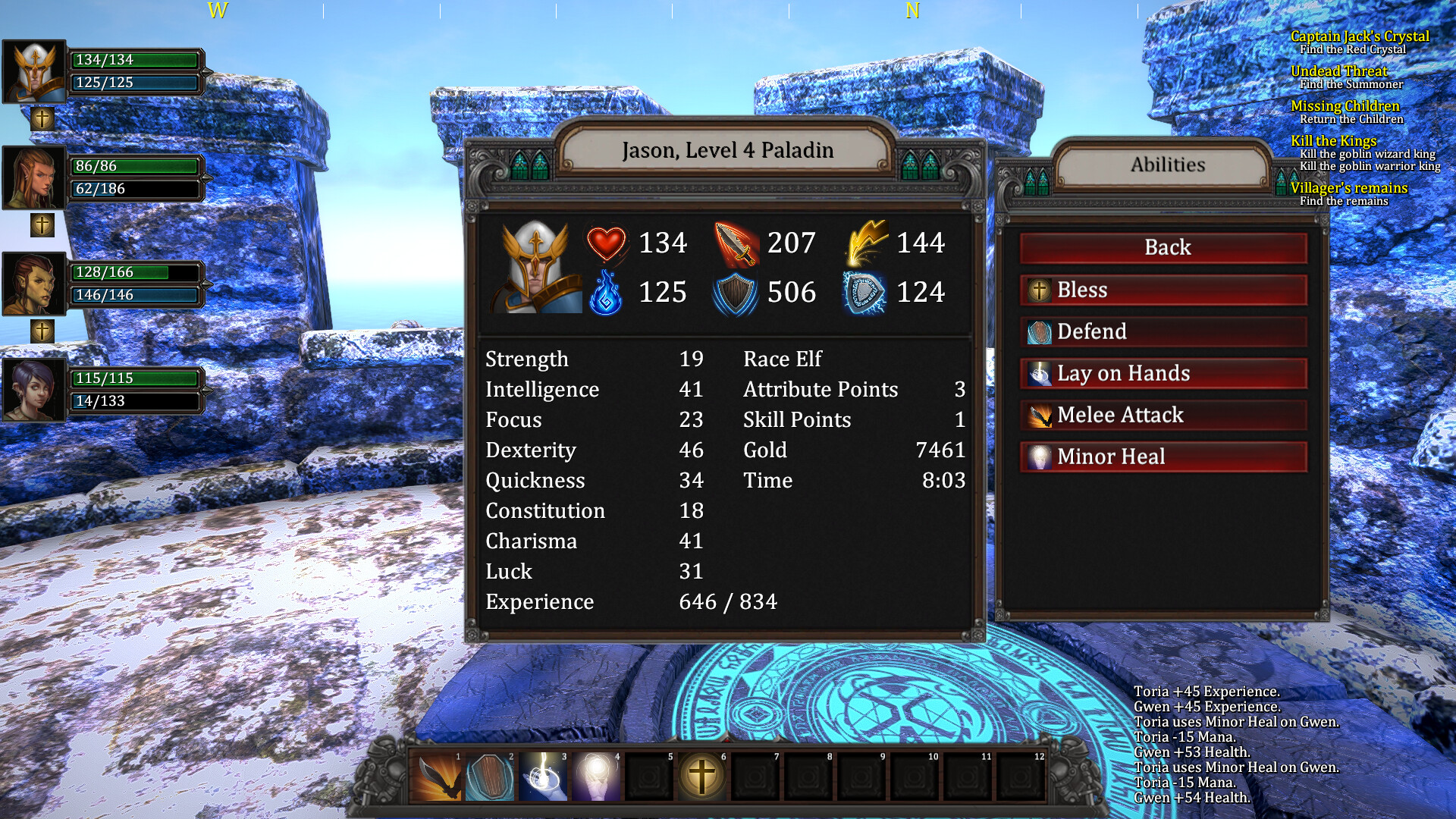
Task: Expand Jason's party frame via the side arrow
Action: click(x=206, y=72)
